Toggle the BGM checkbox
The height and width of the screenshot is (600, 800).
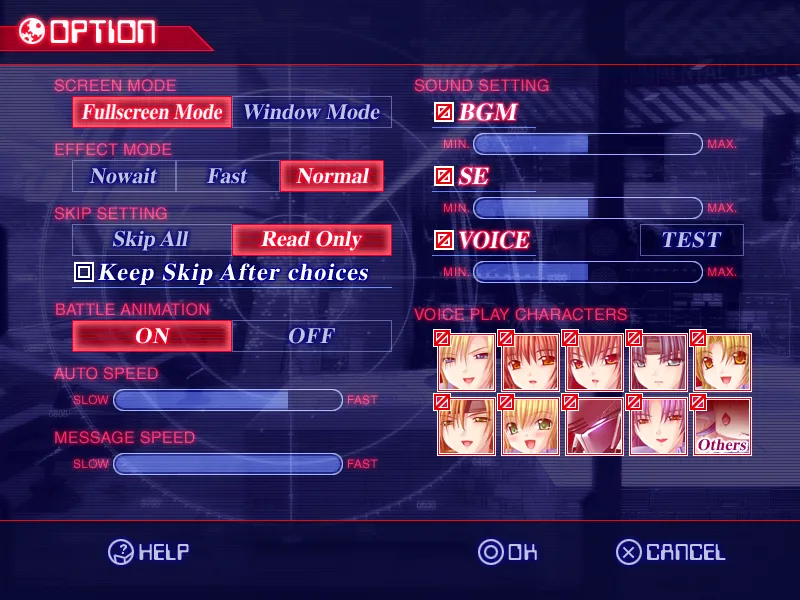(x=444, y=113)
